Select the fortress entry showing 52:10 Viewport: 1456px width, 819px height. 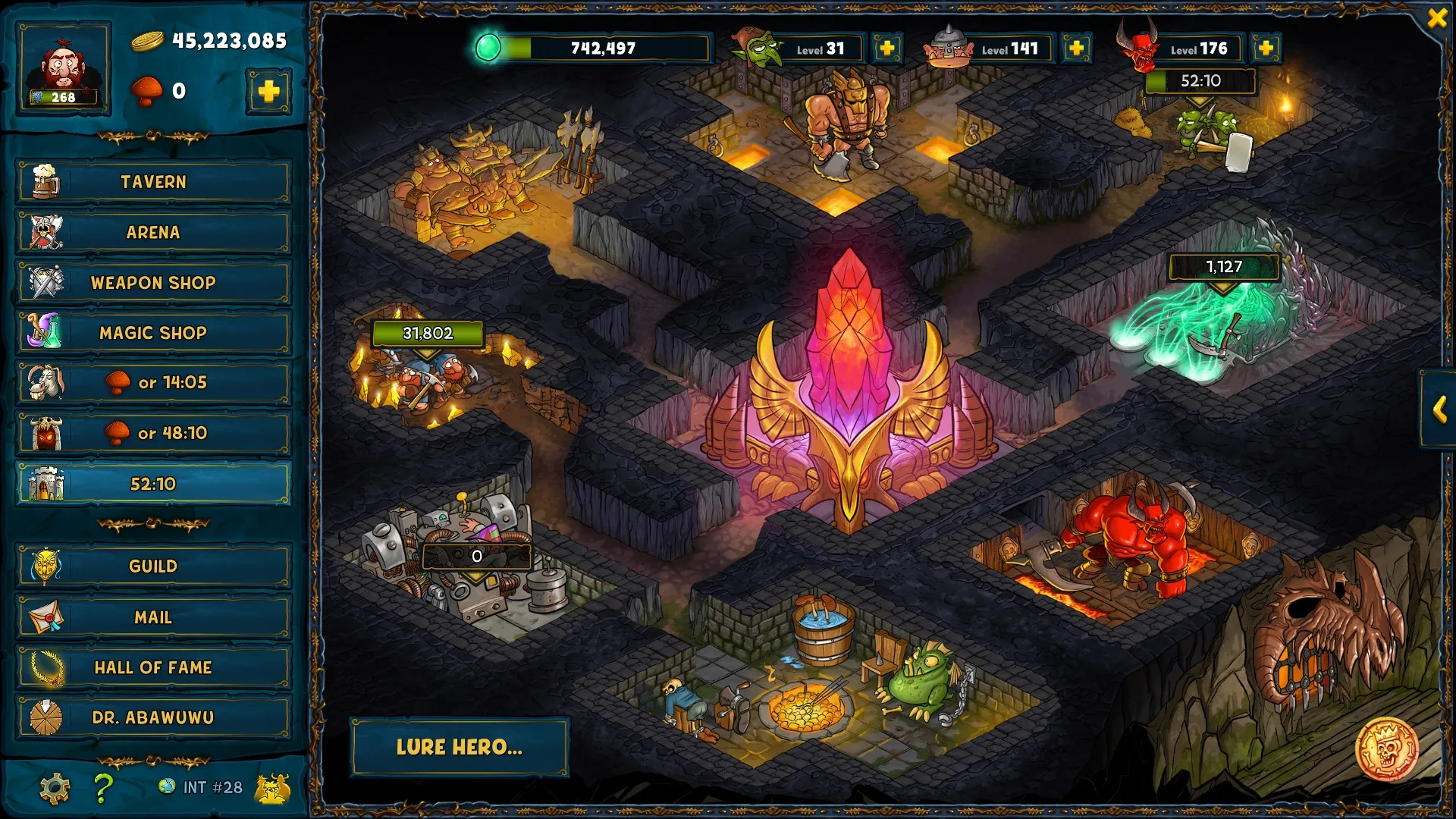(x=153, y=484)
